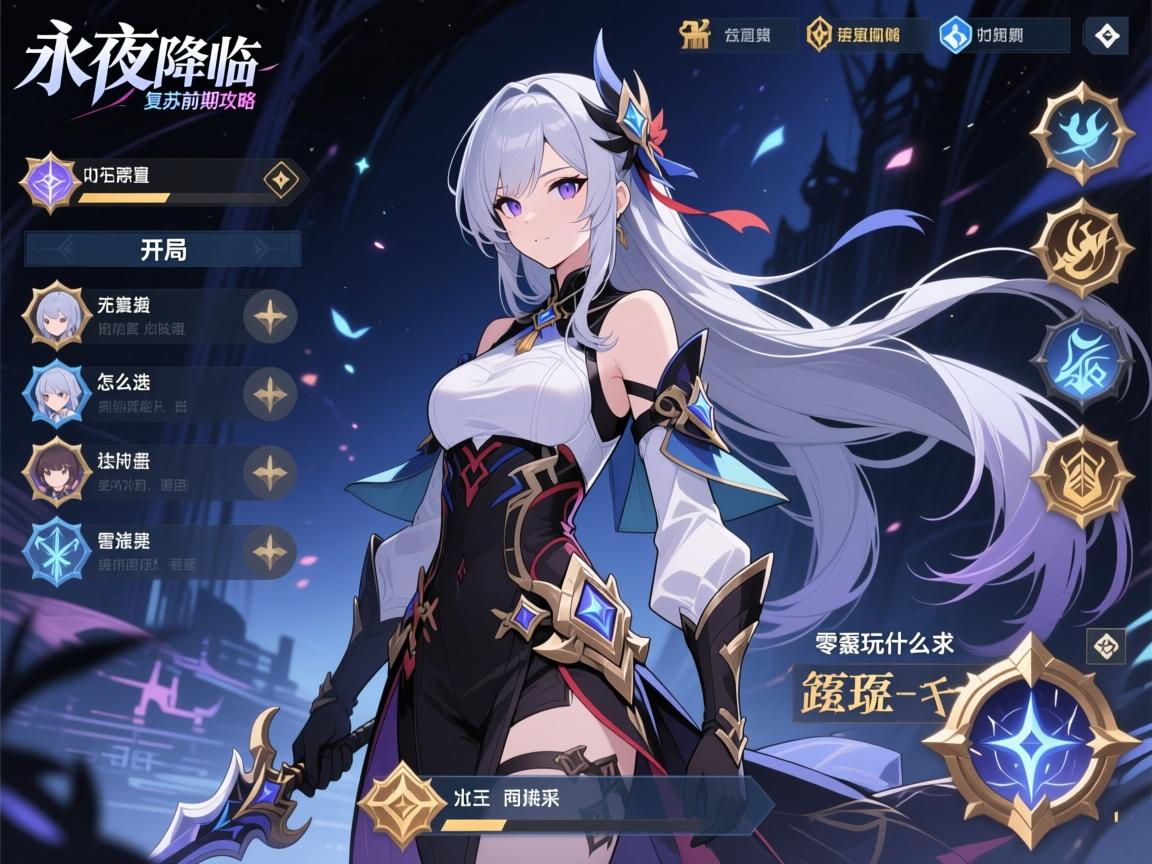Open the gold castle icon top menu entry
The height and width of the screenshot is (864, 1152).
(x=736, y=35)
